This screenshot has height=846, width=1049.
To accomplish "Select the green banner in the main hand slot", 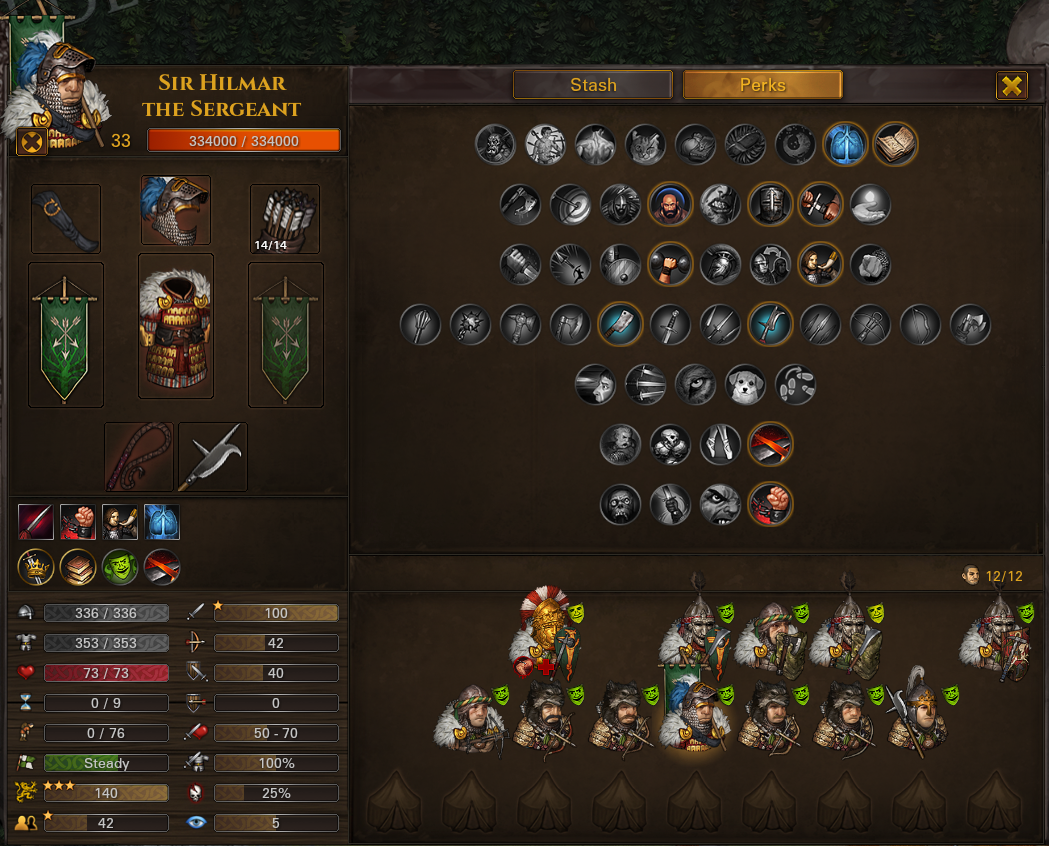I will [x=66, y=335].
